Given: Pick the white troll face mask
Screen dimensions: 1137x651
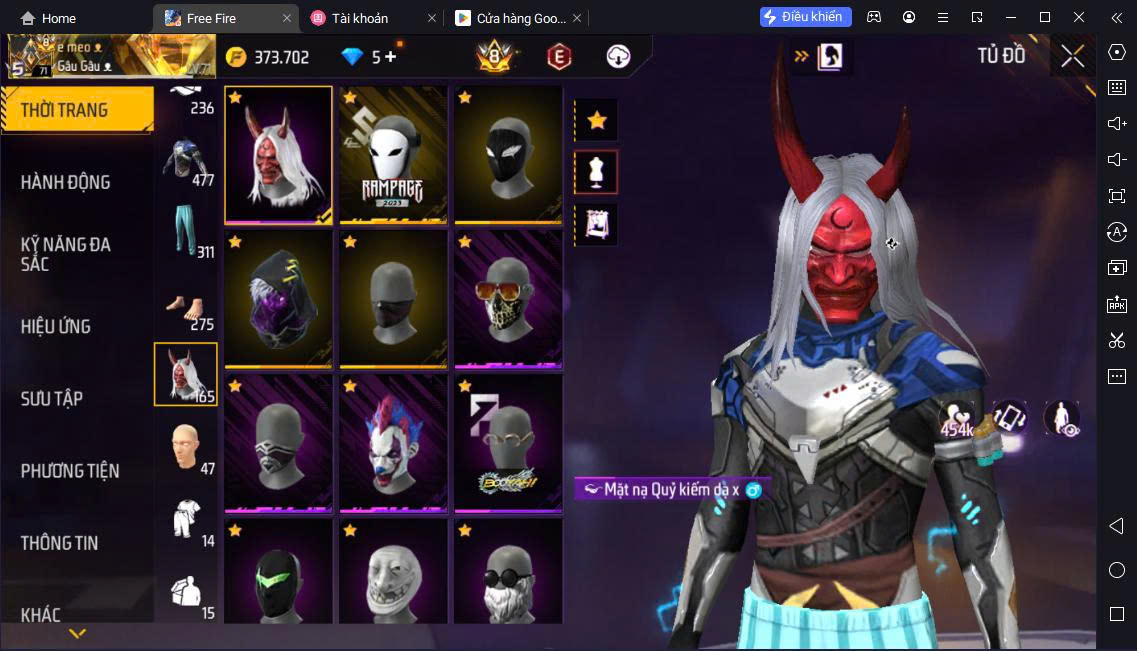Looking at the screenshot, I should pyautogui.click(x=393, y=574).
